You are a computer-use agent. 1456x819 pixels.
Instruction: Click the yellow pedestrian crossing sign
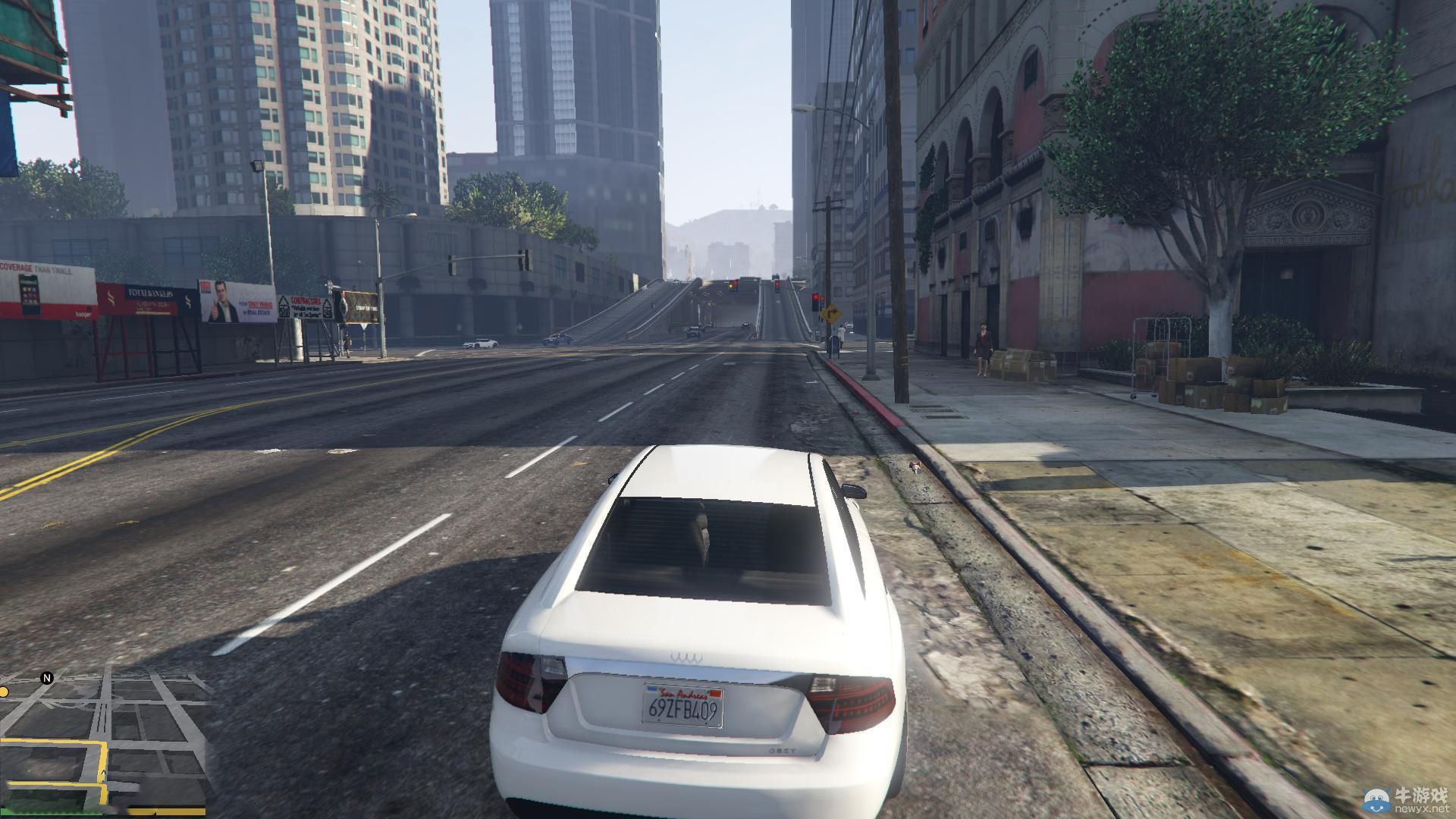[x=832, y=312]
